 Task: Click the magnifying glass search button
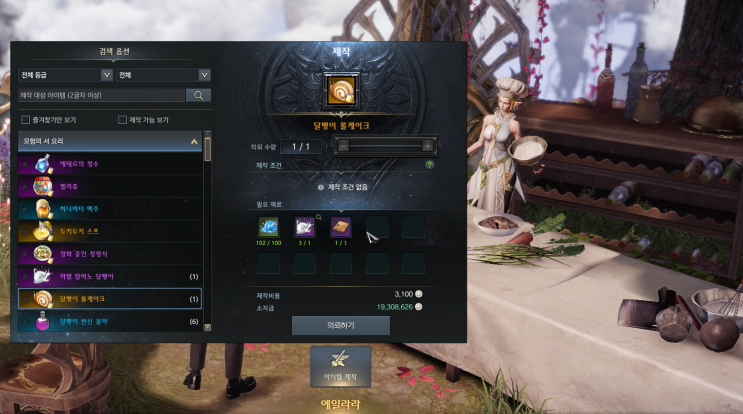199,96
